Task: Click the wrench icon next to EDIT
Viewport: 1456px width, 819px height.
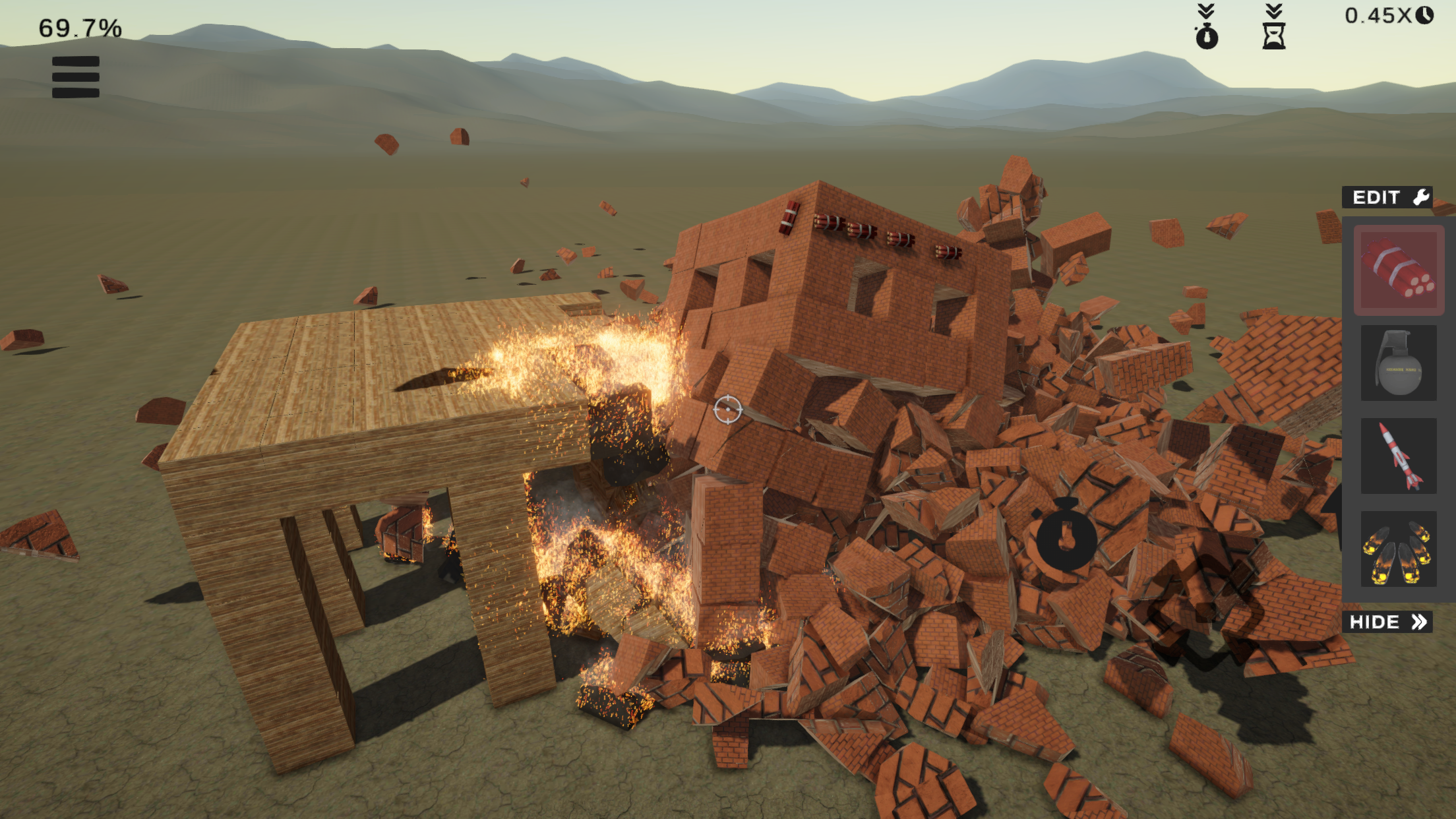Action: (1420, 197)
